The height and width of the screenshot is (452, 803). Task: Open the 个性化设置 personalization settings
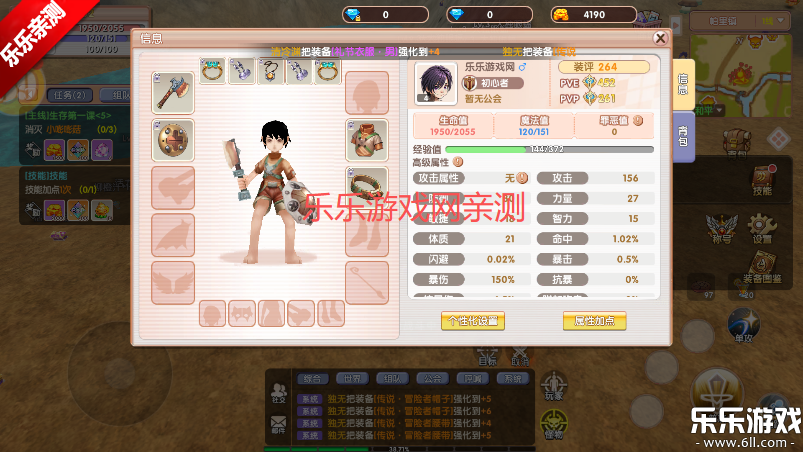pyautogui.click(x=473, y=321)
